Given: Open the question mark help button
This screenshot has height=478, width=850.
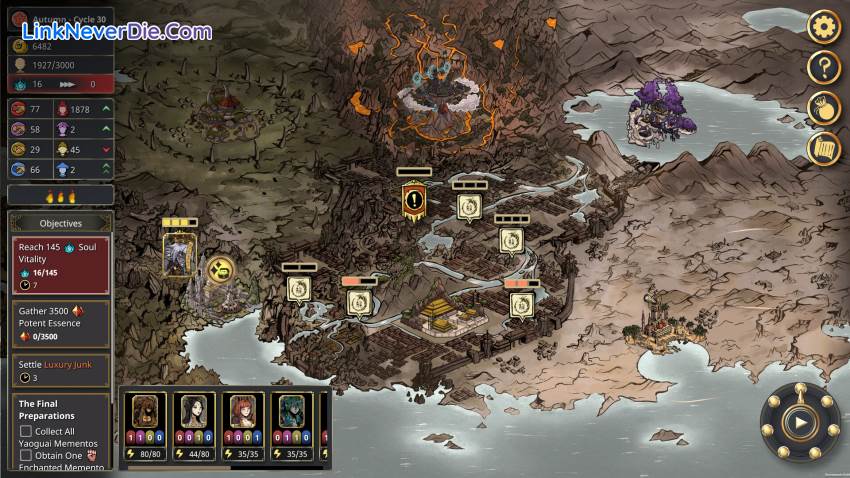Looking at the screenshot, I should pyautogui.click(x=824, y=67).
